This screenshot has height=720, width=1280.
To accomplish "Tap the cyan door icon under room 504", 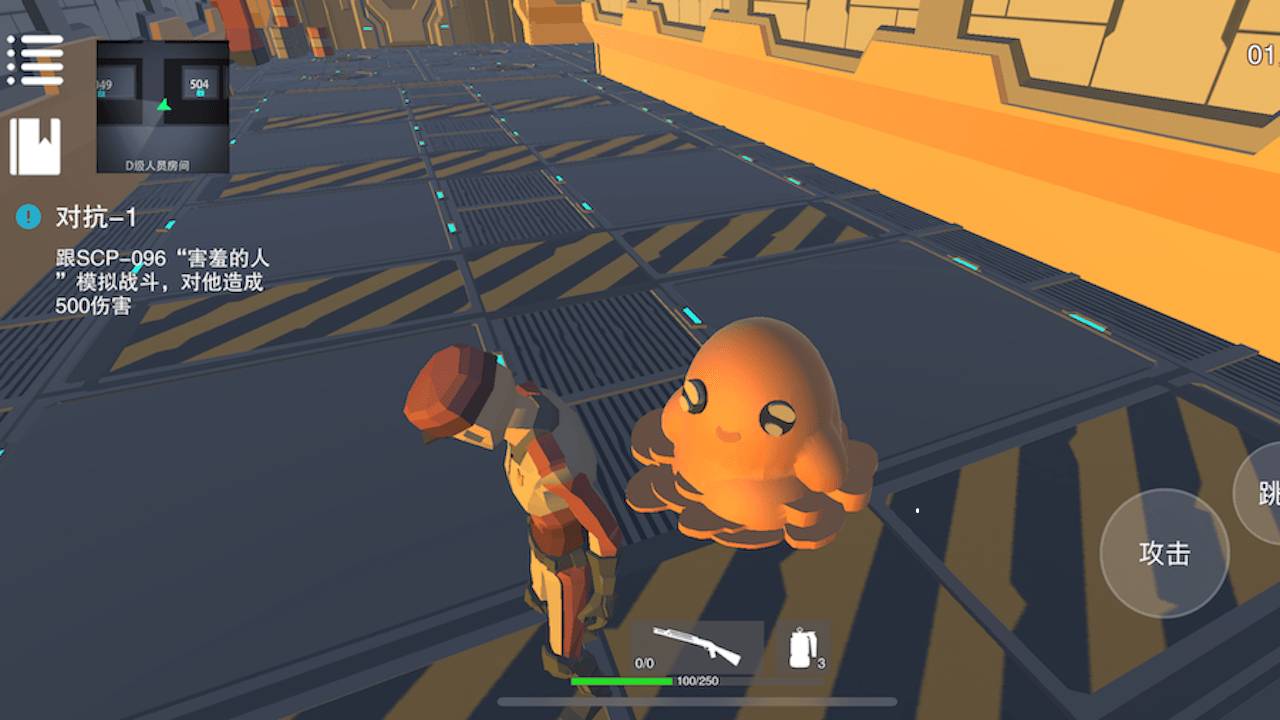I will (200, 92).
